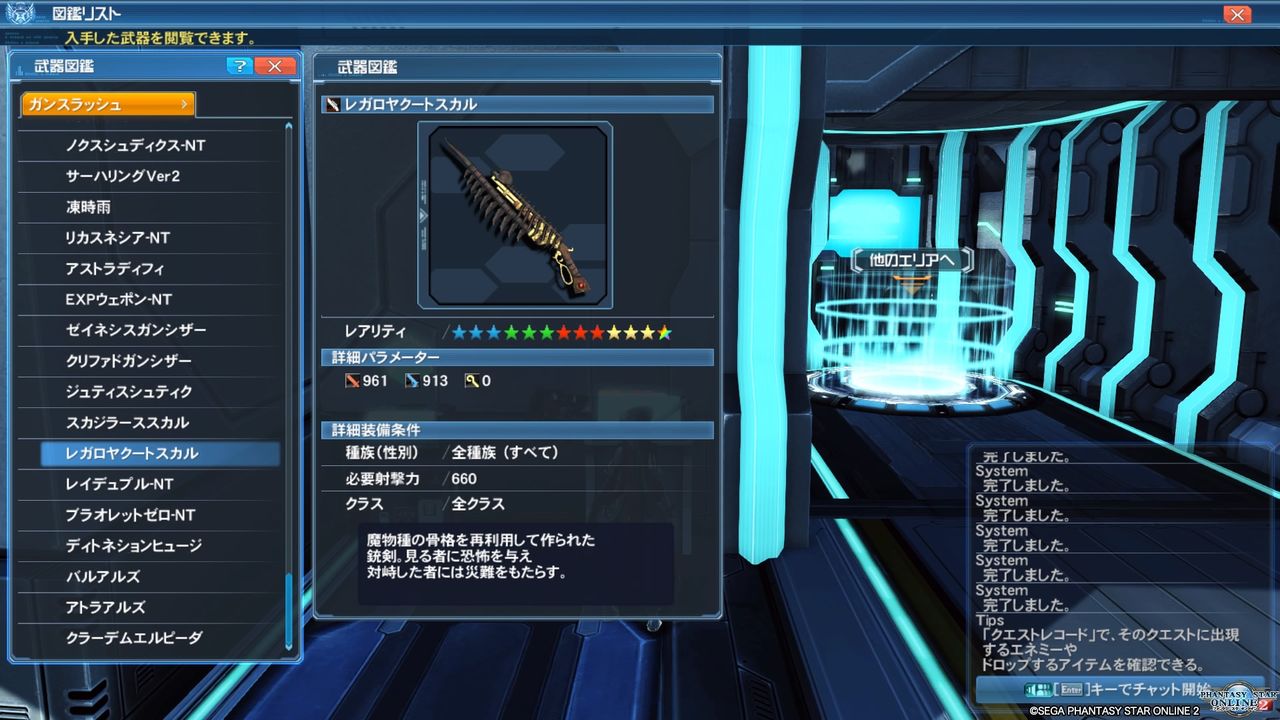Click the yellow dexterity icon showing 0

point(470,380)
